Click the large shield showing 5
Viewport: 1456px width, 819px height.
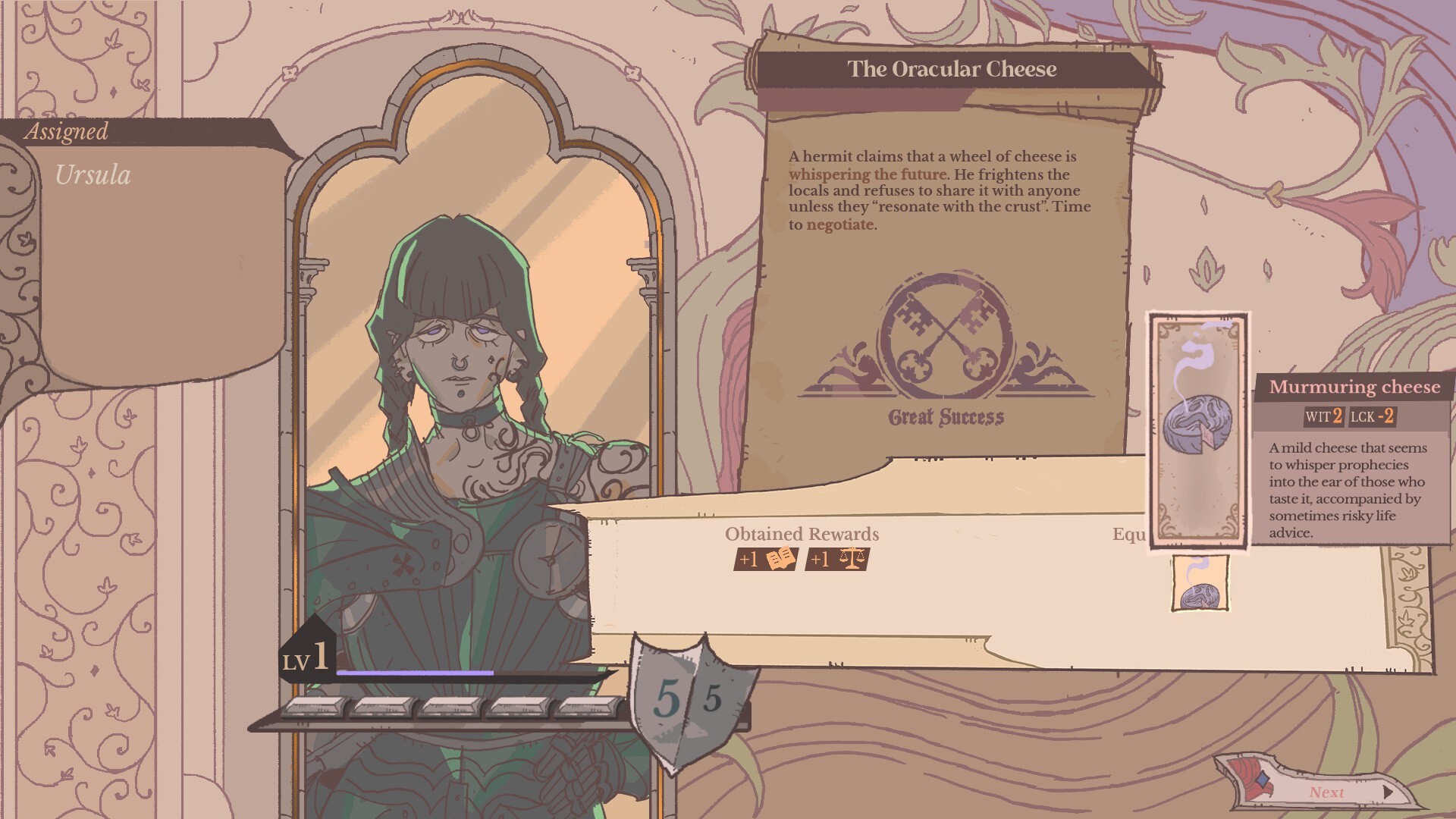coord(666,695)
